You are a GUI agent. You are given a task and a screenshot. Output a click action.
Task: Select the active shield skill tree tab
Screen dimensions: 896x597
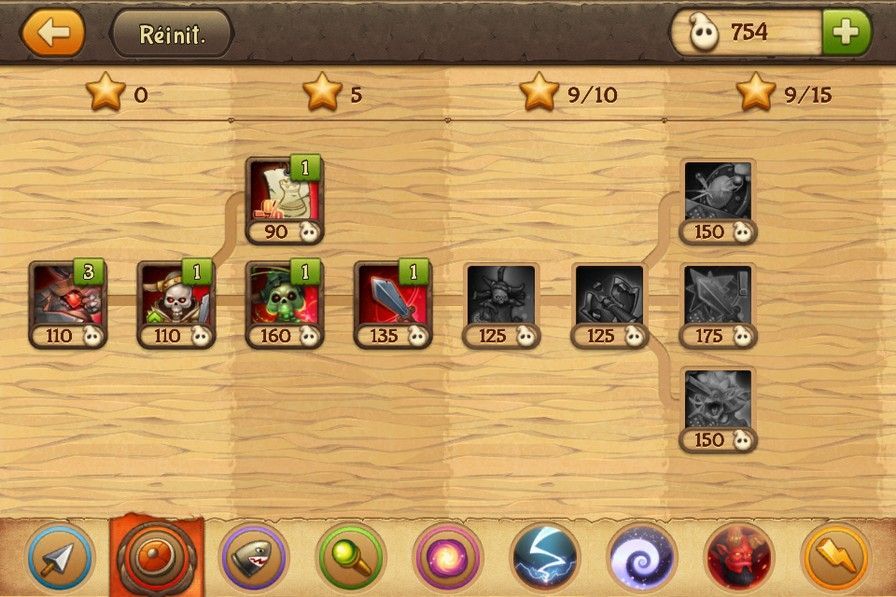pyautogui.click(x=157, y=556)
